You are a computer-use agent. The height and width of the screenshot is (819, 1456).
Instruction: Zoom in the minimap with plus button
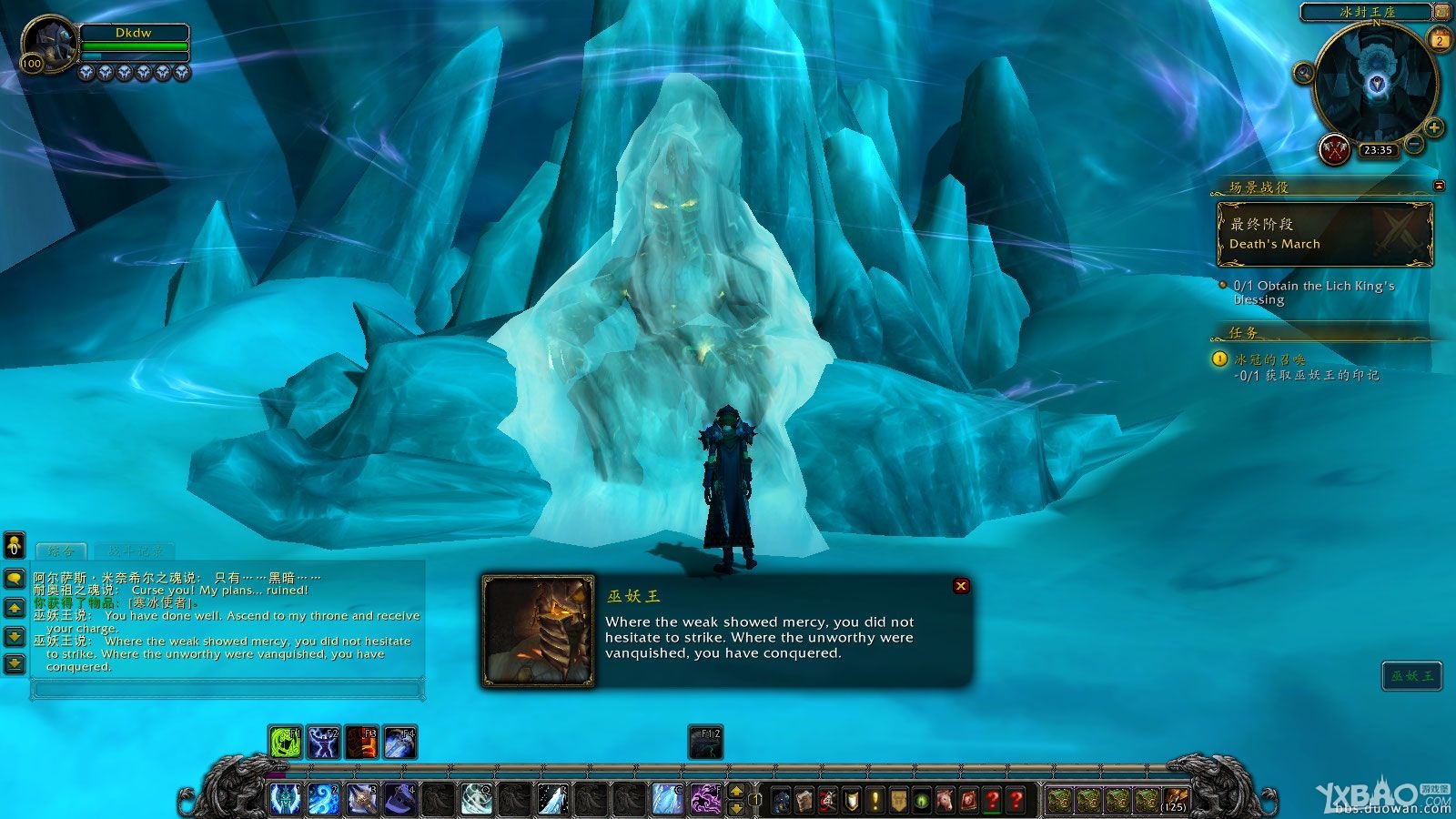(x=1434, y=127)
